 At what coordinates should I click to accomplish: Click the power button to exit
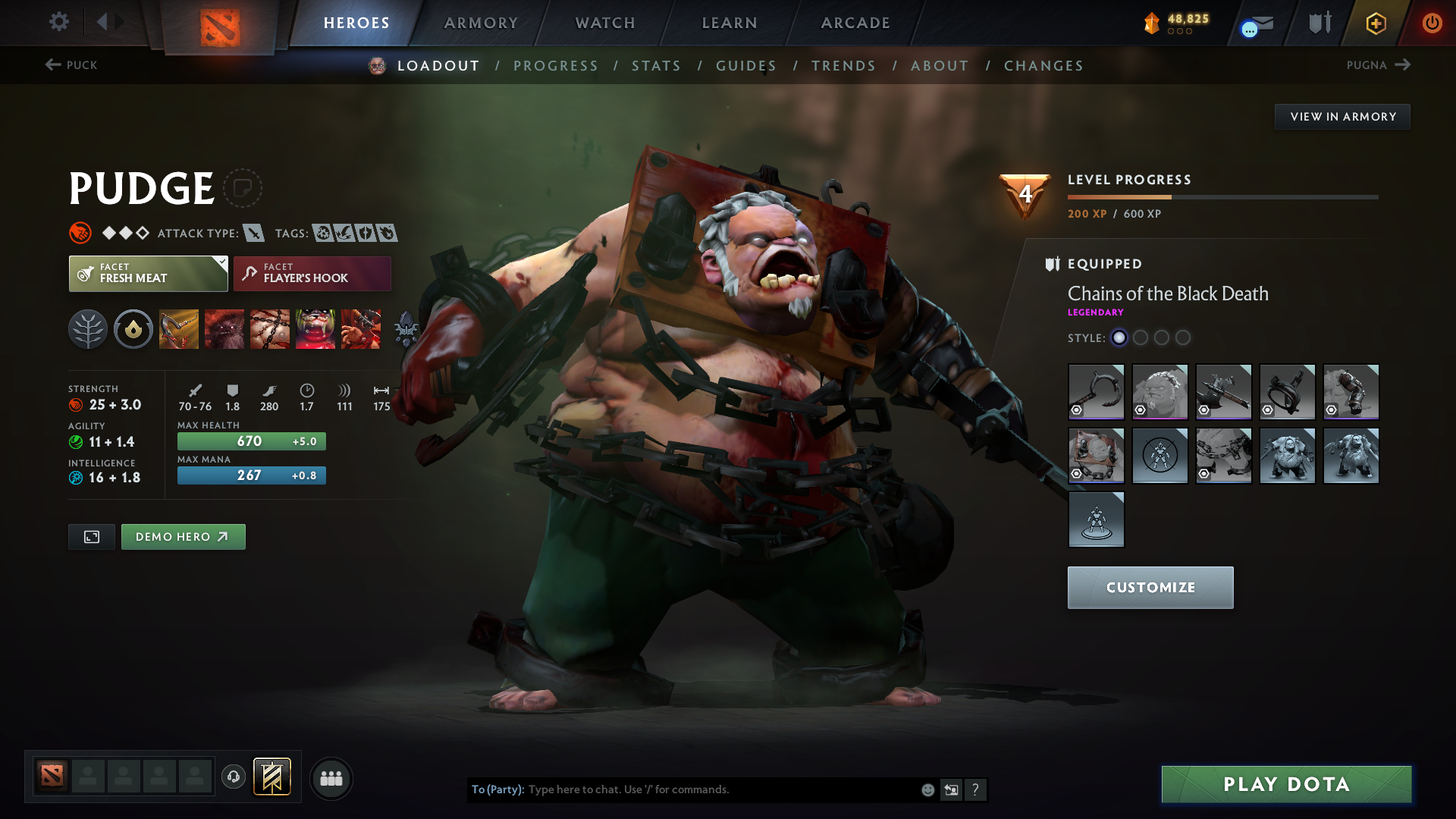(1432, 23)
